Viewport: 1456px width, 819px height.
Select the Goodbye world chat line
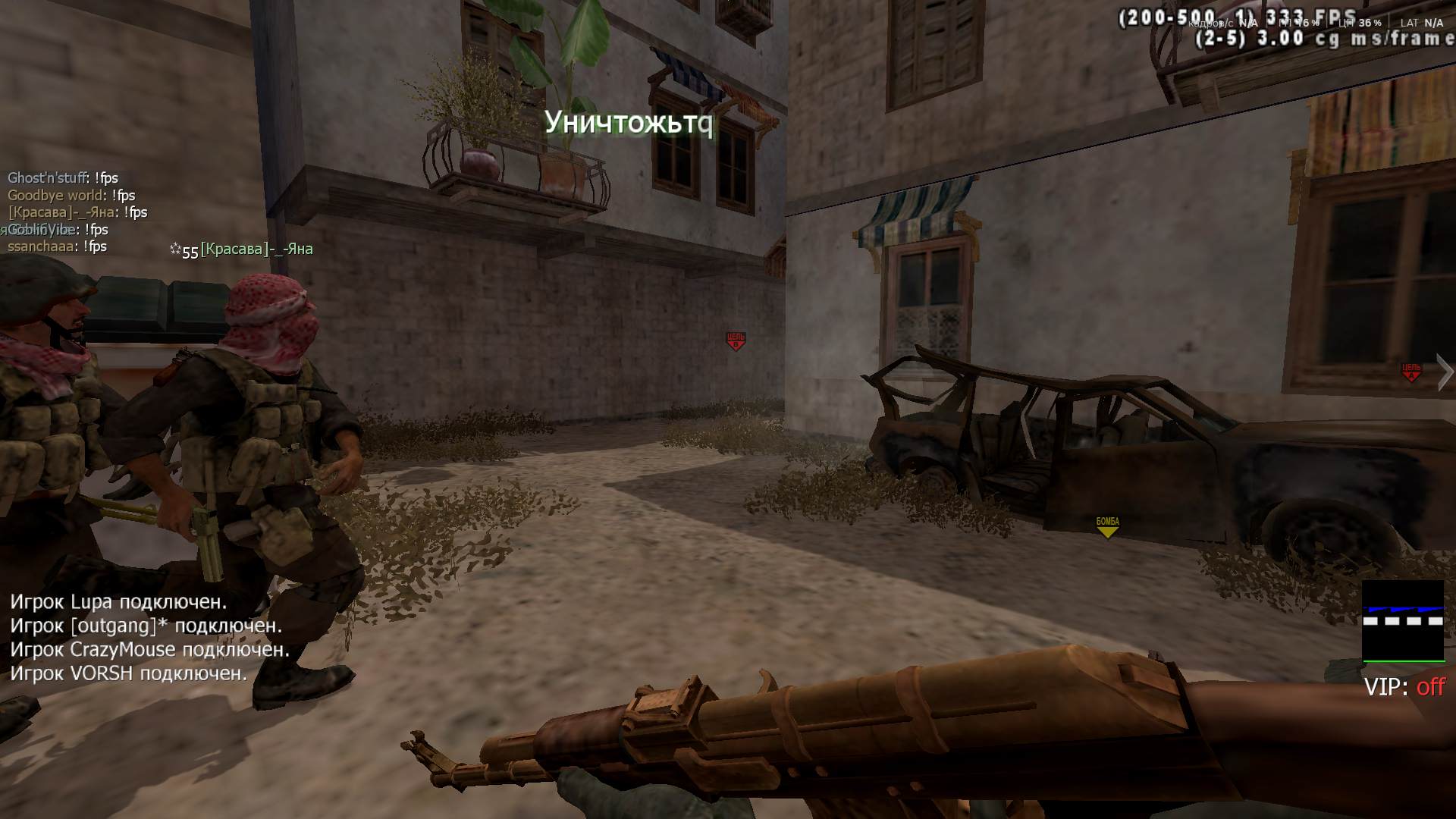click(x=71, y=196)
